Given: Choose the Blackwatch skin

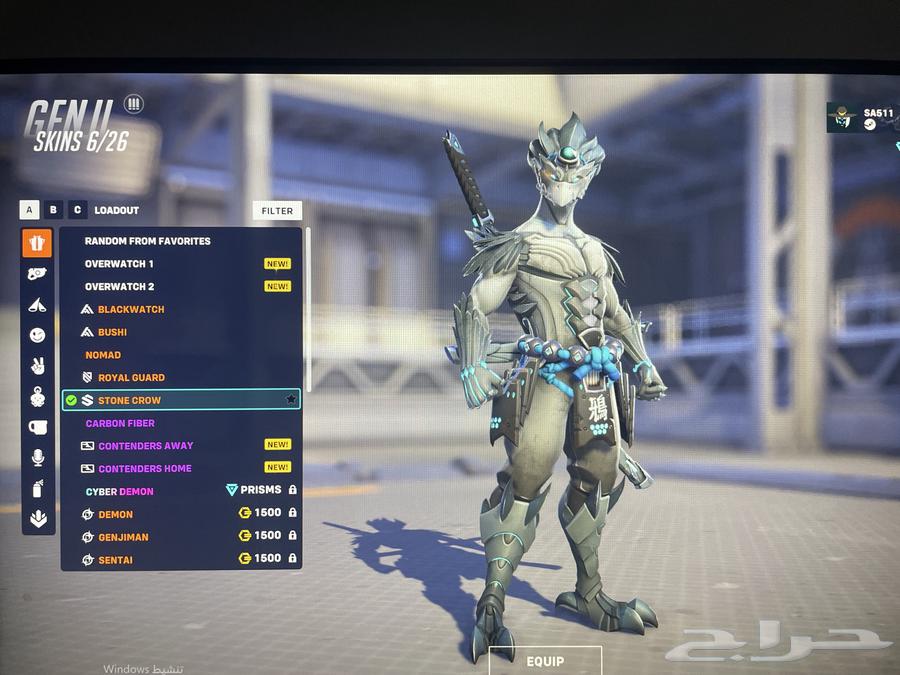Looking at the screenshot, I should pyautogui.click(x=131, y=310).
